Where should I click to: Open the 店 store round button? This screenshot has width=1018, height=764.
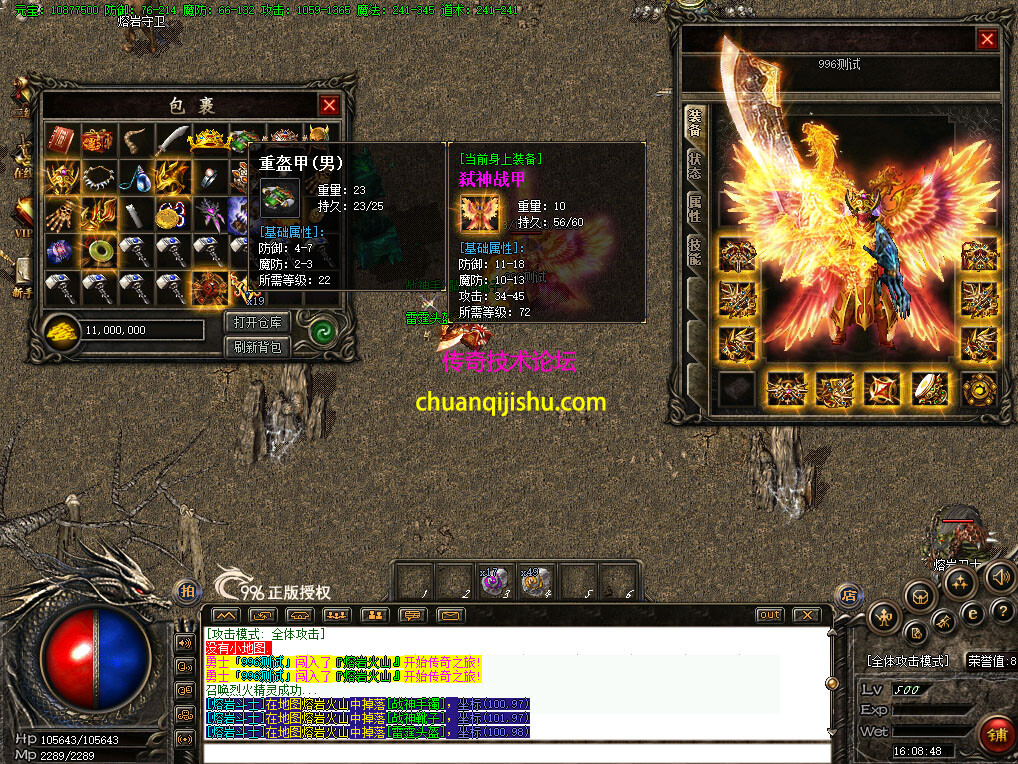(x=847, y=594)
